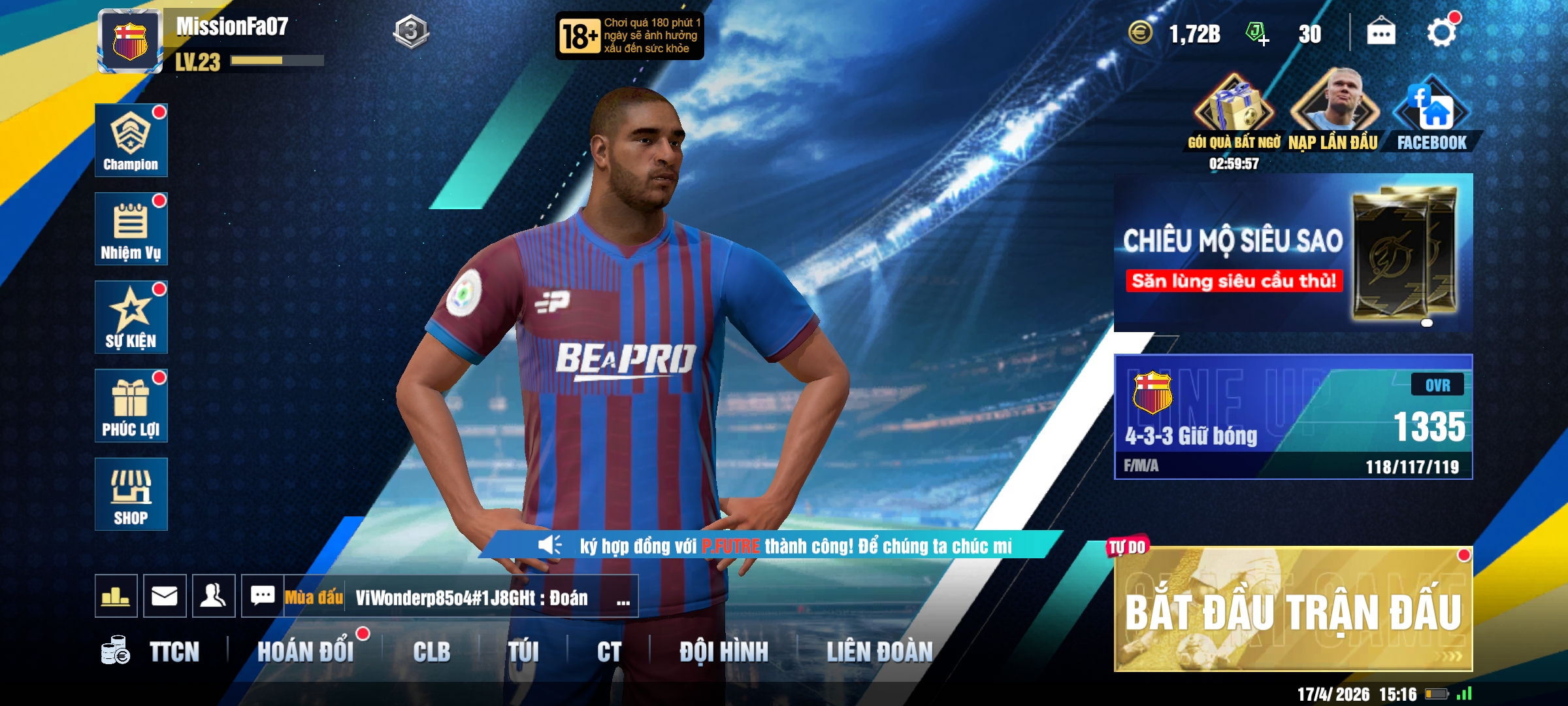Open Nhiệm Vụ missions panel
The height and width of the screenshot is (706, 1568).
pos(131,229)
